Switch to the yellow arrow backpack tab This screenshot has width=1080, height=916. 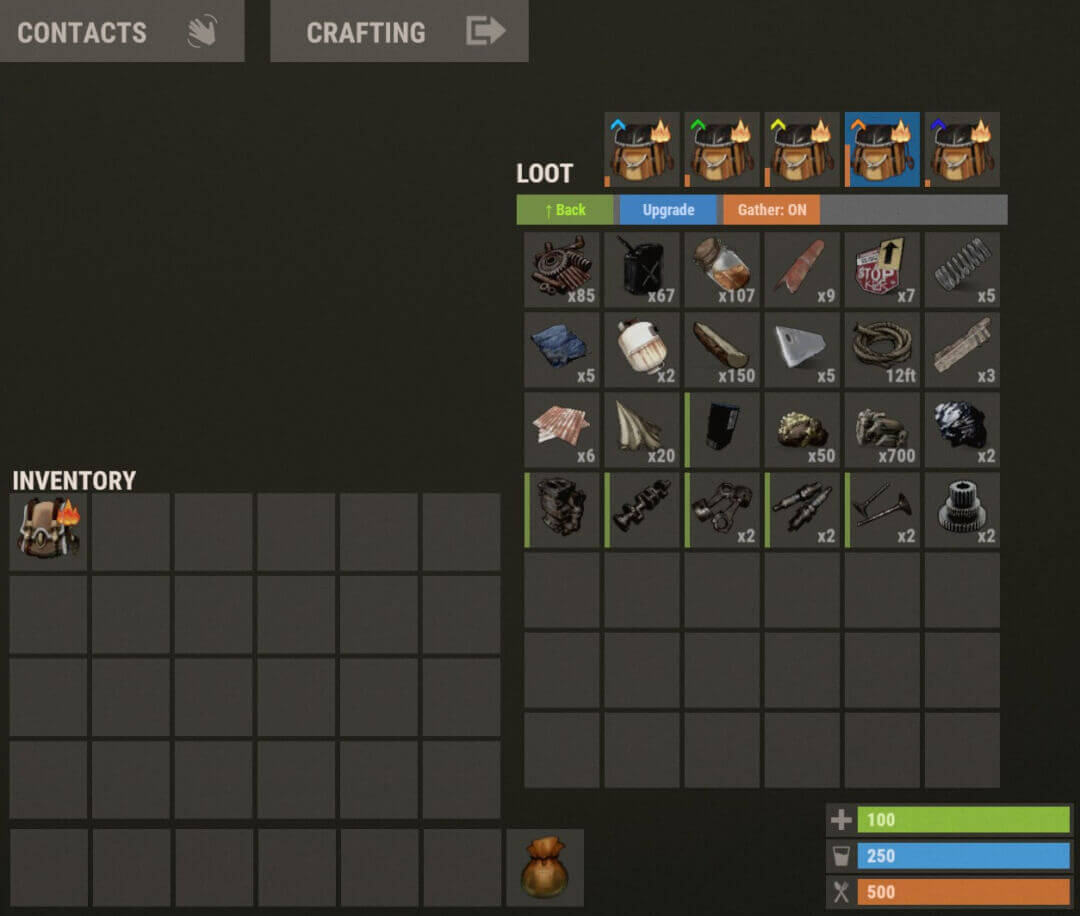click(802, 150)
